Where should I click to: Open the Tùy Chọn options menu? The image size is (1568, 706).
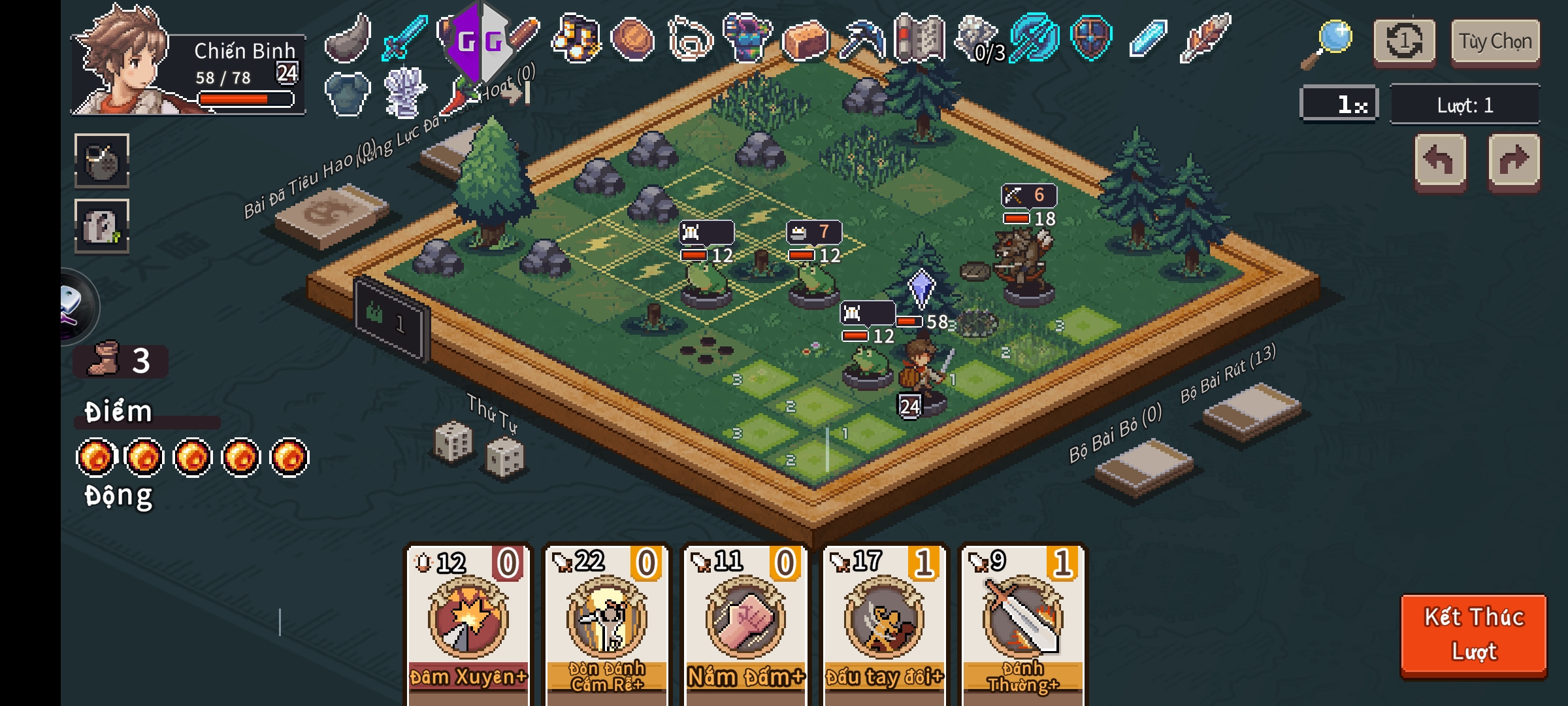coord(1495,42)
